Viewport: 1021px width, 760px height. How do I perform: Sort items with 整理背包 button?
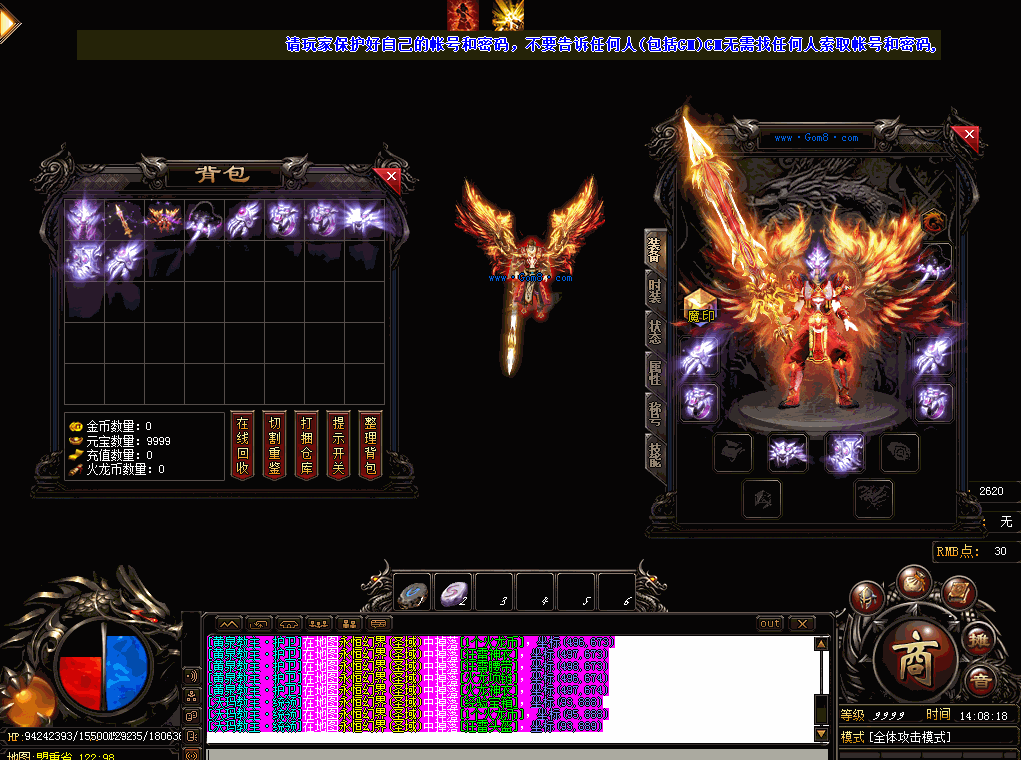371,445
